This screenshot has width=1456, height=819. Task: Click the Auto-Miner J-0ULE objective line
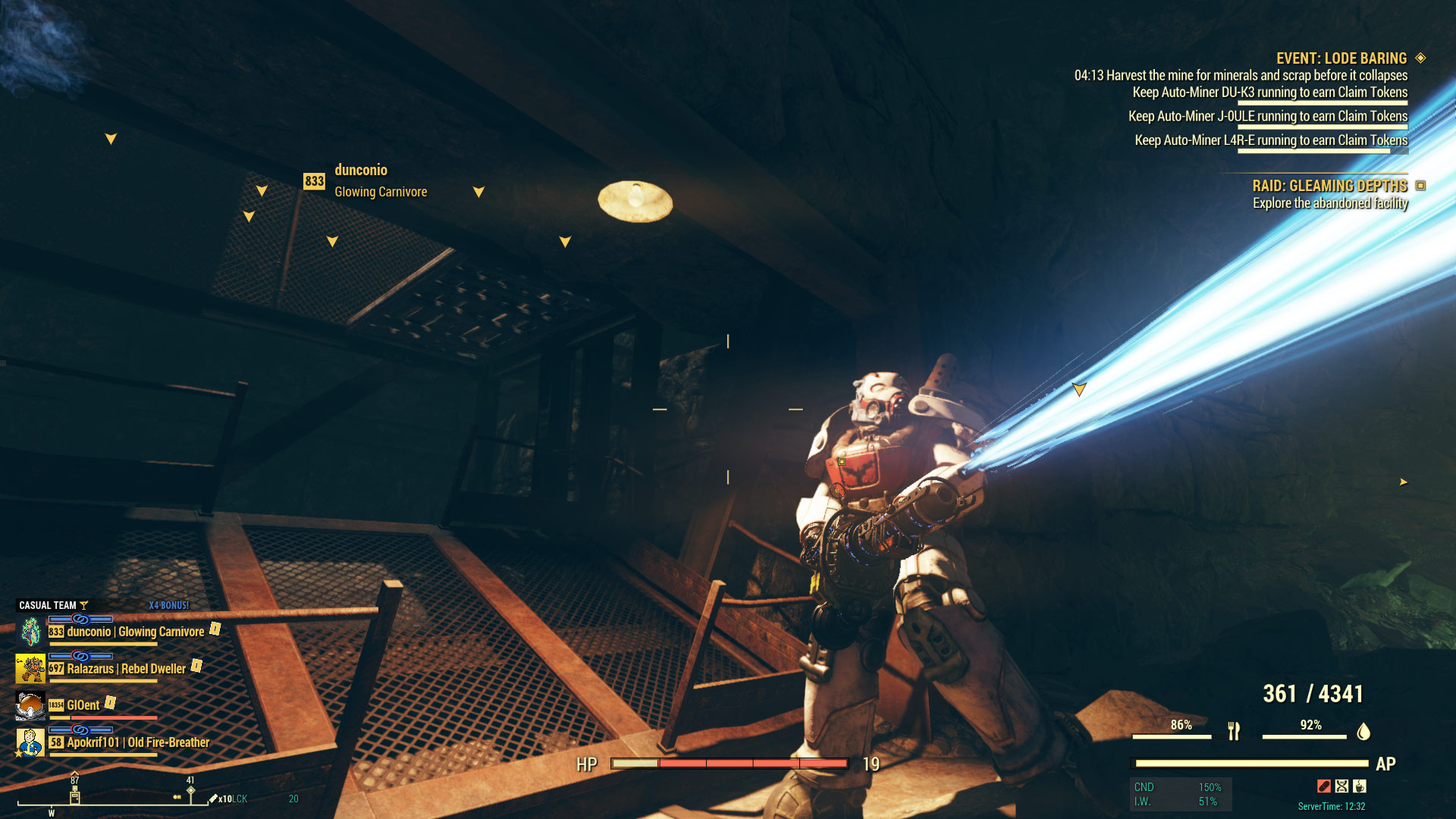1267,117
